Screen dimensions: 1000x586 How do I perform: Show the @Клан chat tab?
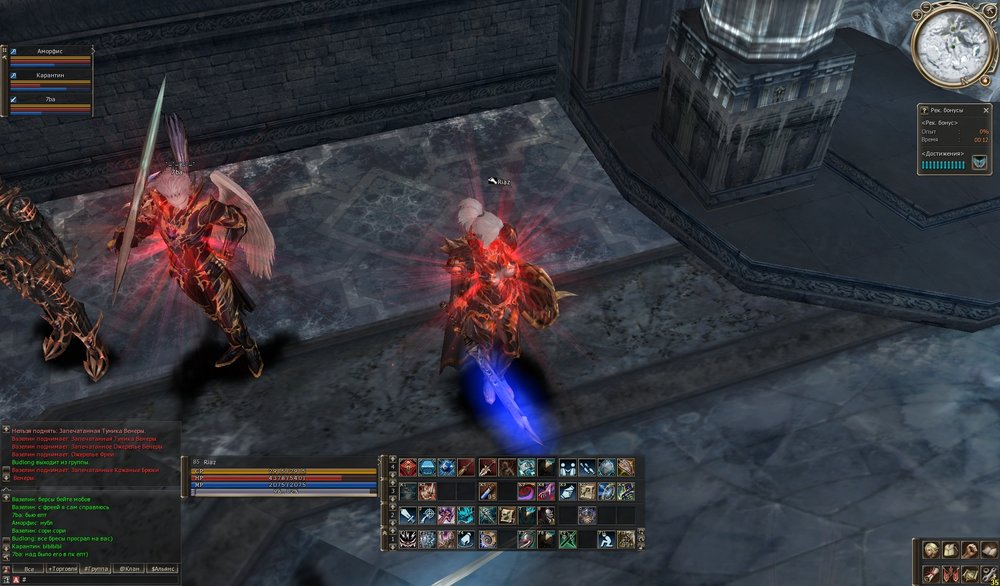[129, 568]
